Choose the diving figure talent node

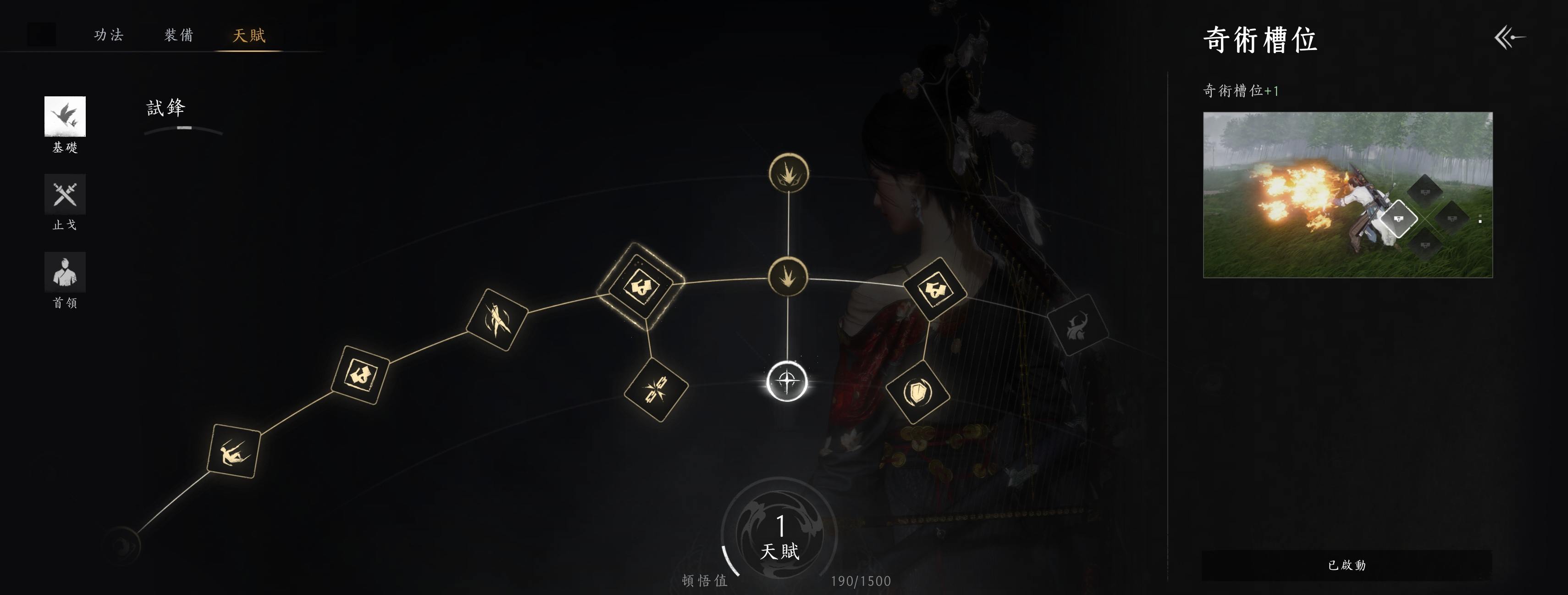(x=234, y=451)
